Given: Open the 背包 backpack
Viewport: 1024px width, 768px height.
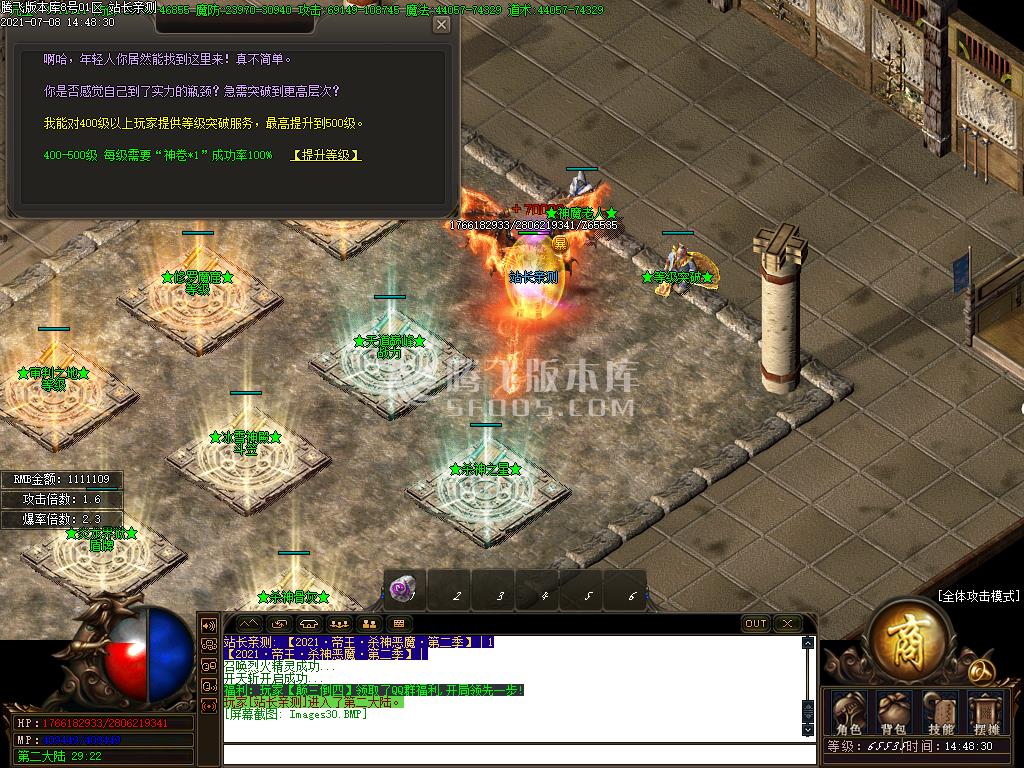Looking at the screenshot, I should pos(893,714).
